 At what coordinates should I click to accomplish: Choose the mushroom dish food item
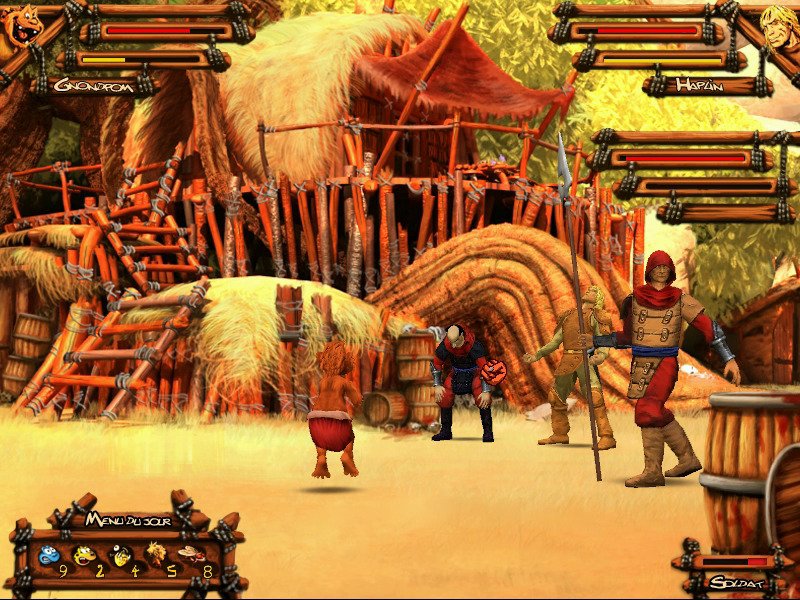(x=191, y=553)
